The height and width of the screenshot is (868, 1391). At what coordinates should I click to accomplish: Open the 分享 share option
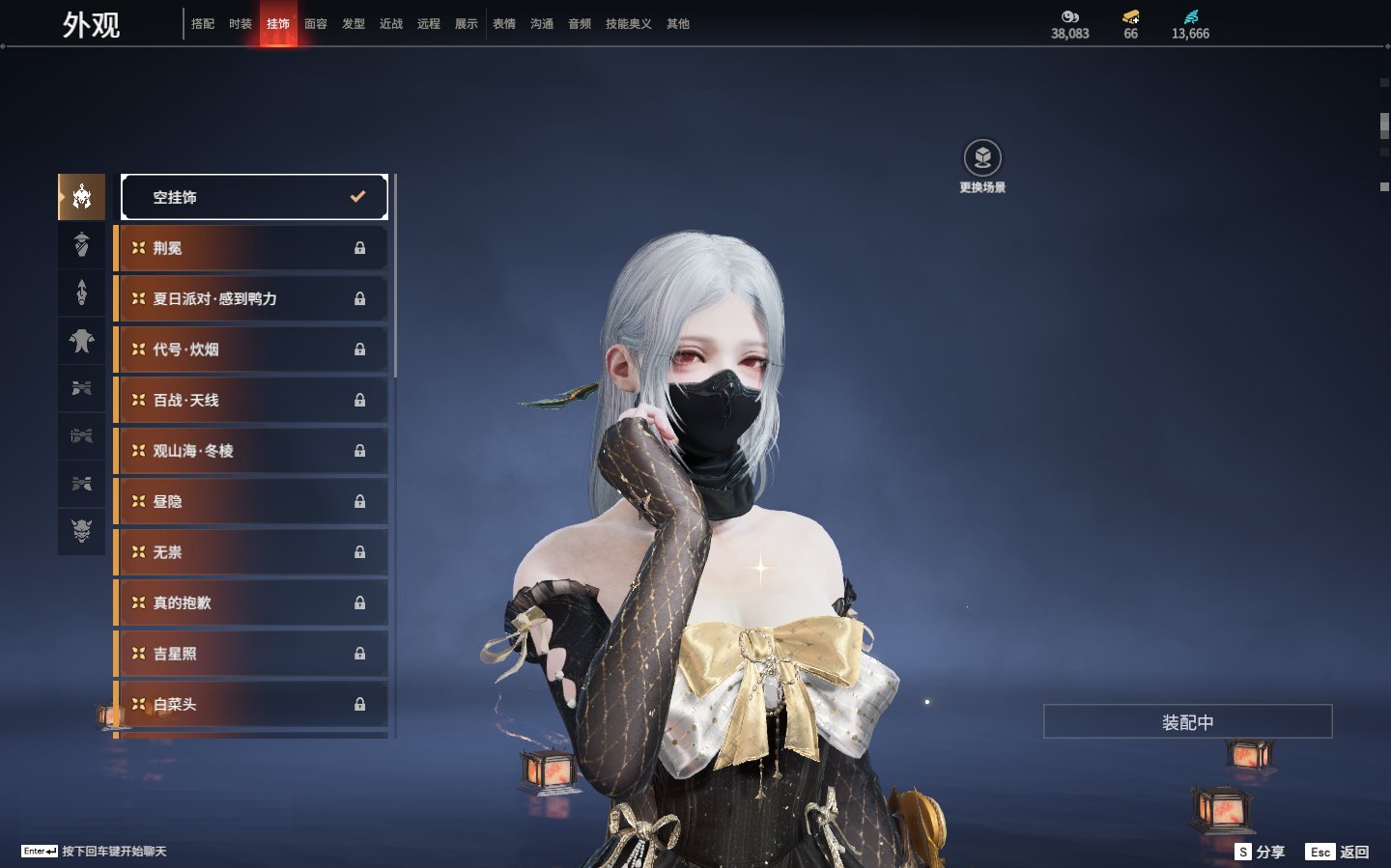point(1261,852)
